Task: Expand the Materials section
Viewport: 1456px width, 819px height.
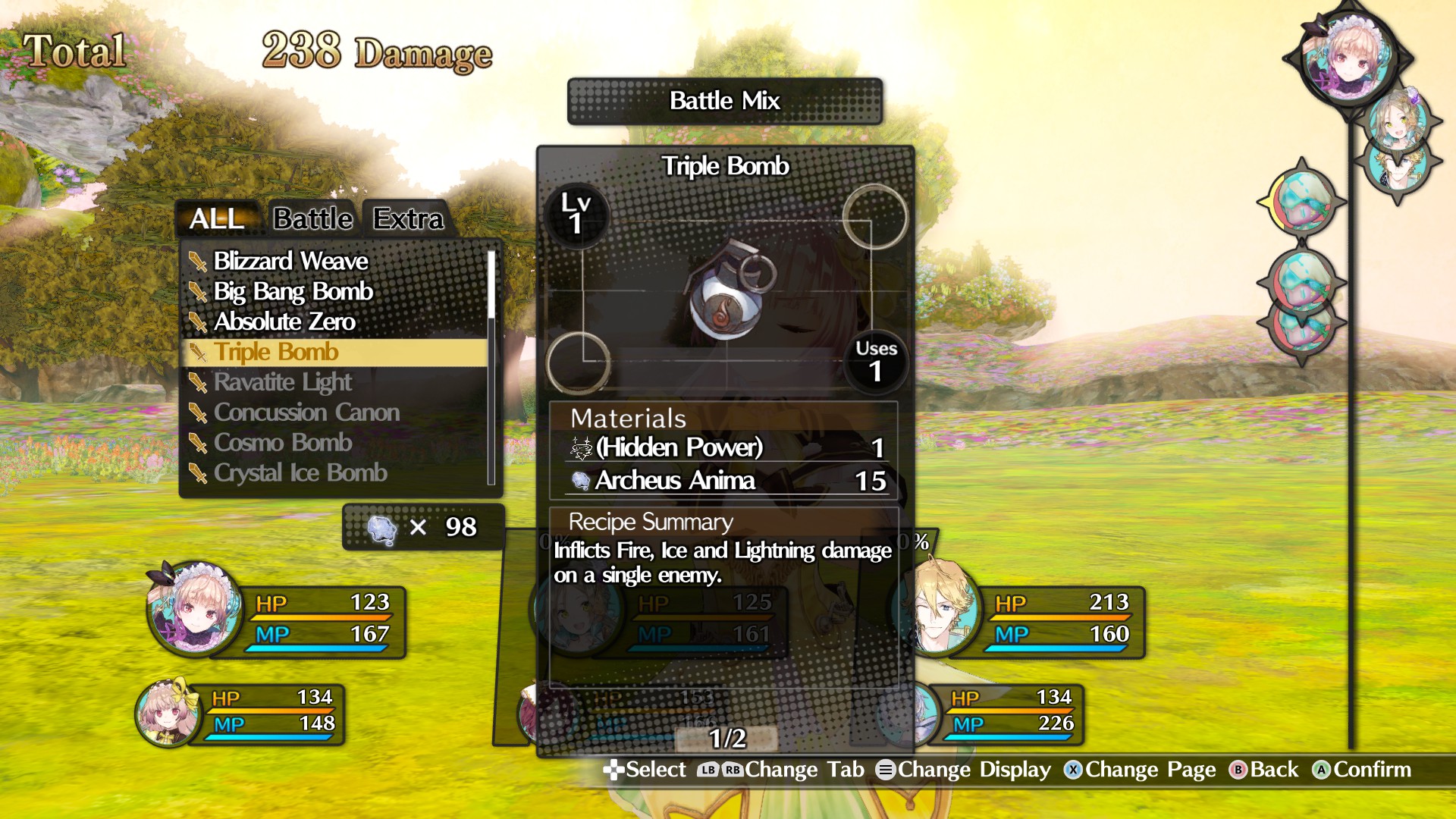Action: pyautogui.click(x=626, y=419)
